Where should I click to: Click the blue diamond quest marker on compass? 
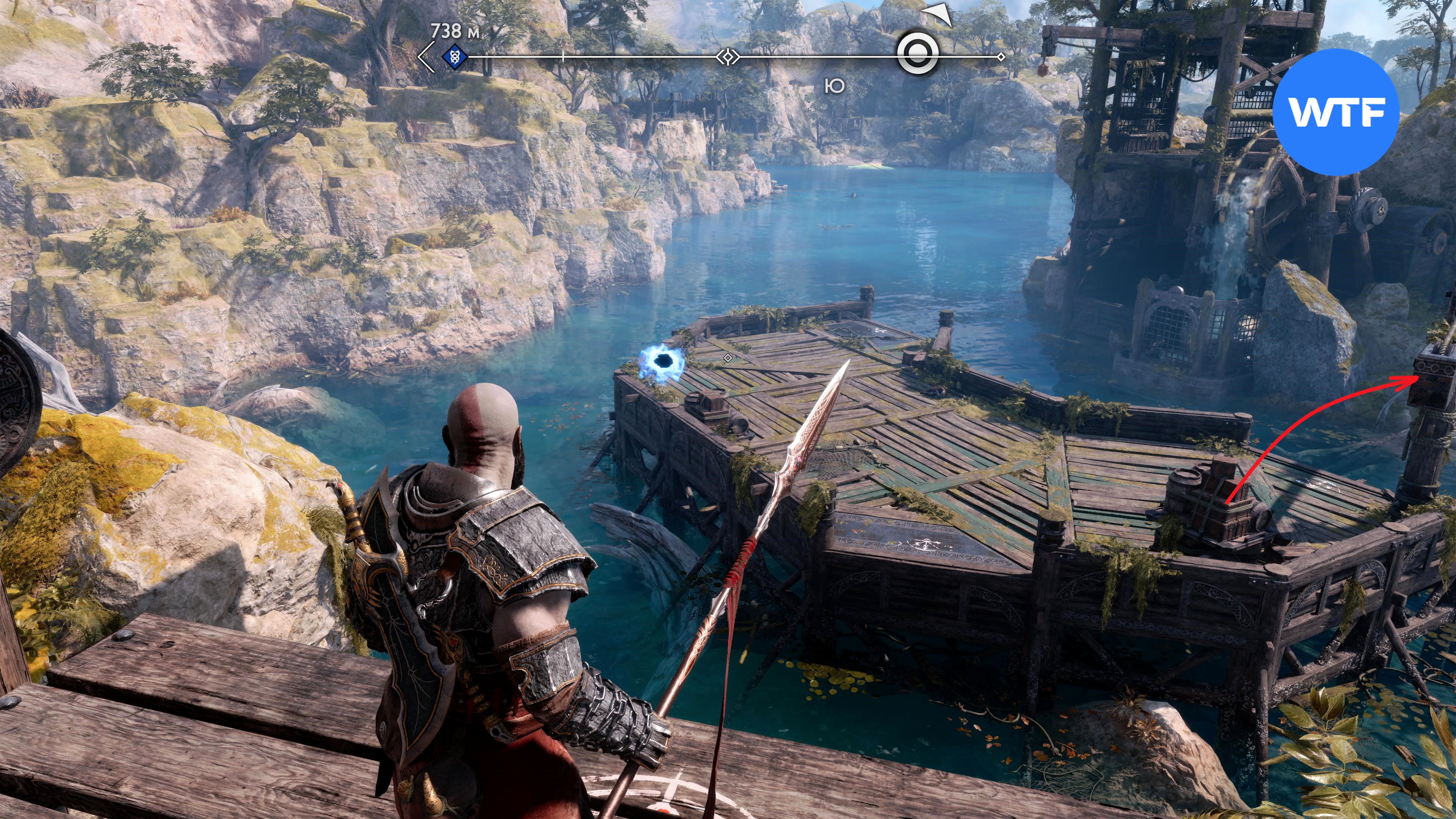(454, 56)
